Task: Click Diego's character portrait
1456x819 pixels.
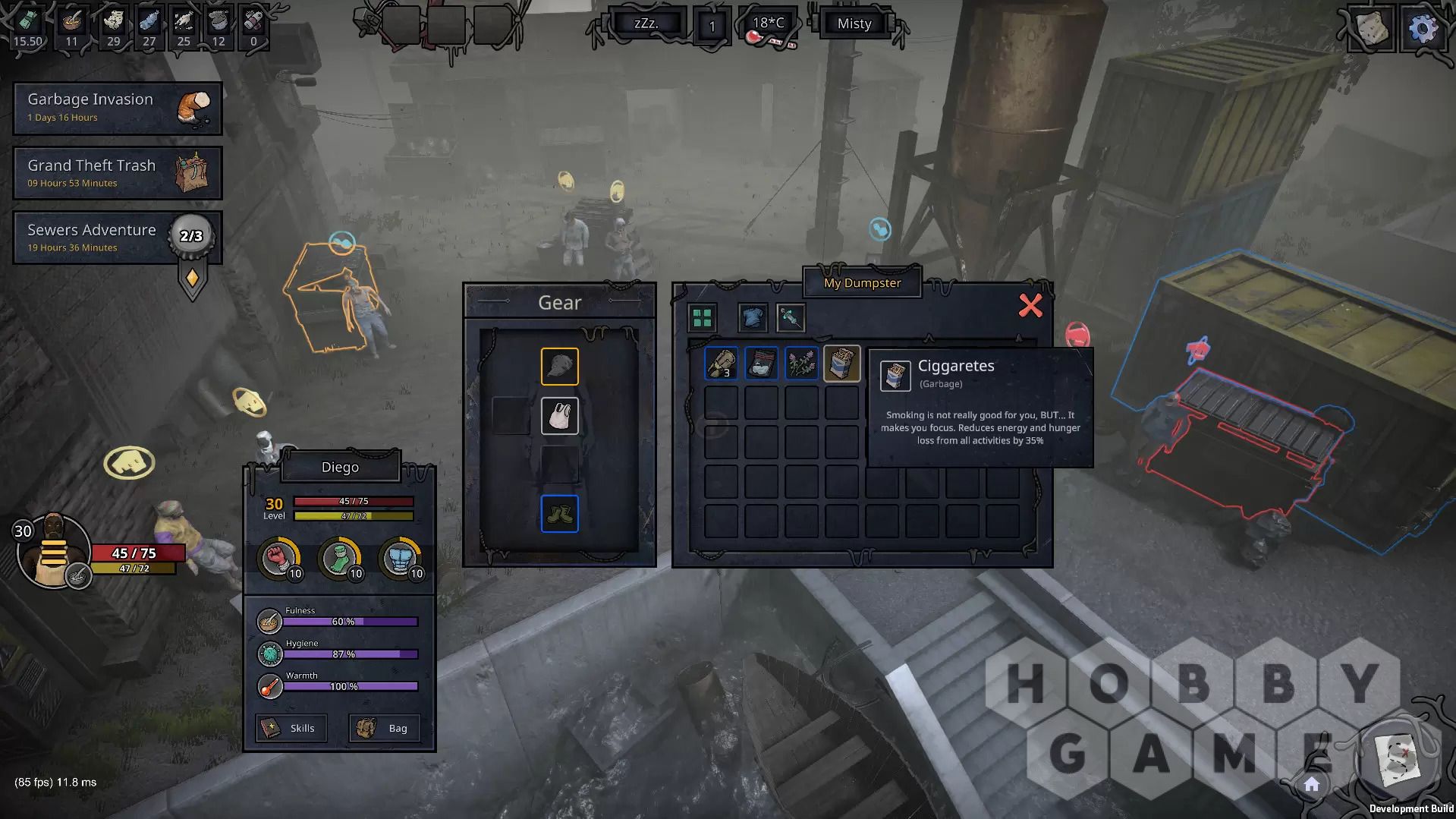Action: (52, 551)
